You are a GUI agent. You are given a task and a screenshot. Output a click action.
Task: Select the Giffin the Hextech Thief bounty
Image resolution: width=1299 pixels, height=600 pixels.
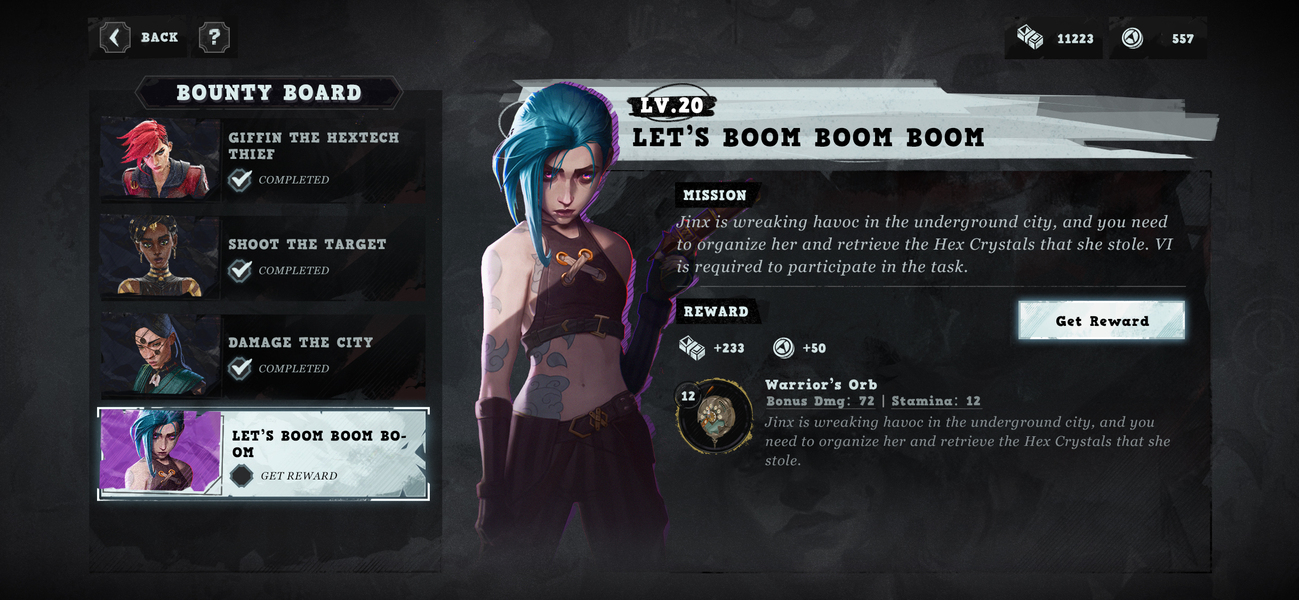[262, 160]
